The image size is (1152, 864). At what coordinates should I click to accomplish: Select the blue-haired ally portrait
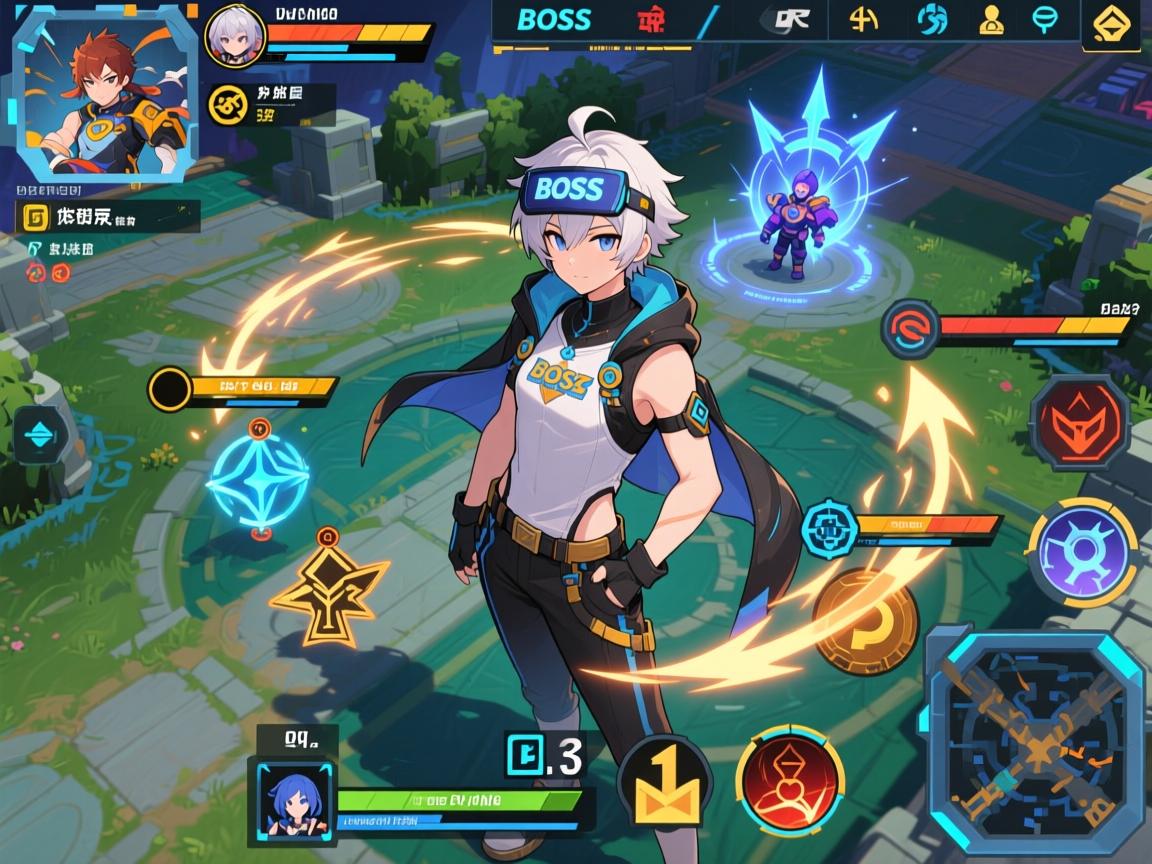(x=293, y=798)
